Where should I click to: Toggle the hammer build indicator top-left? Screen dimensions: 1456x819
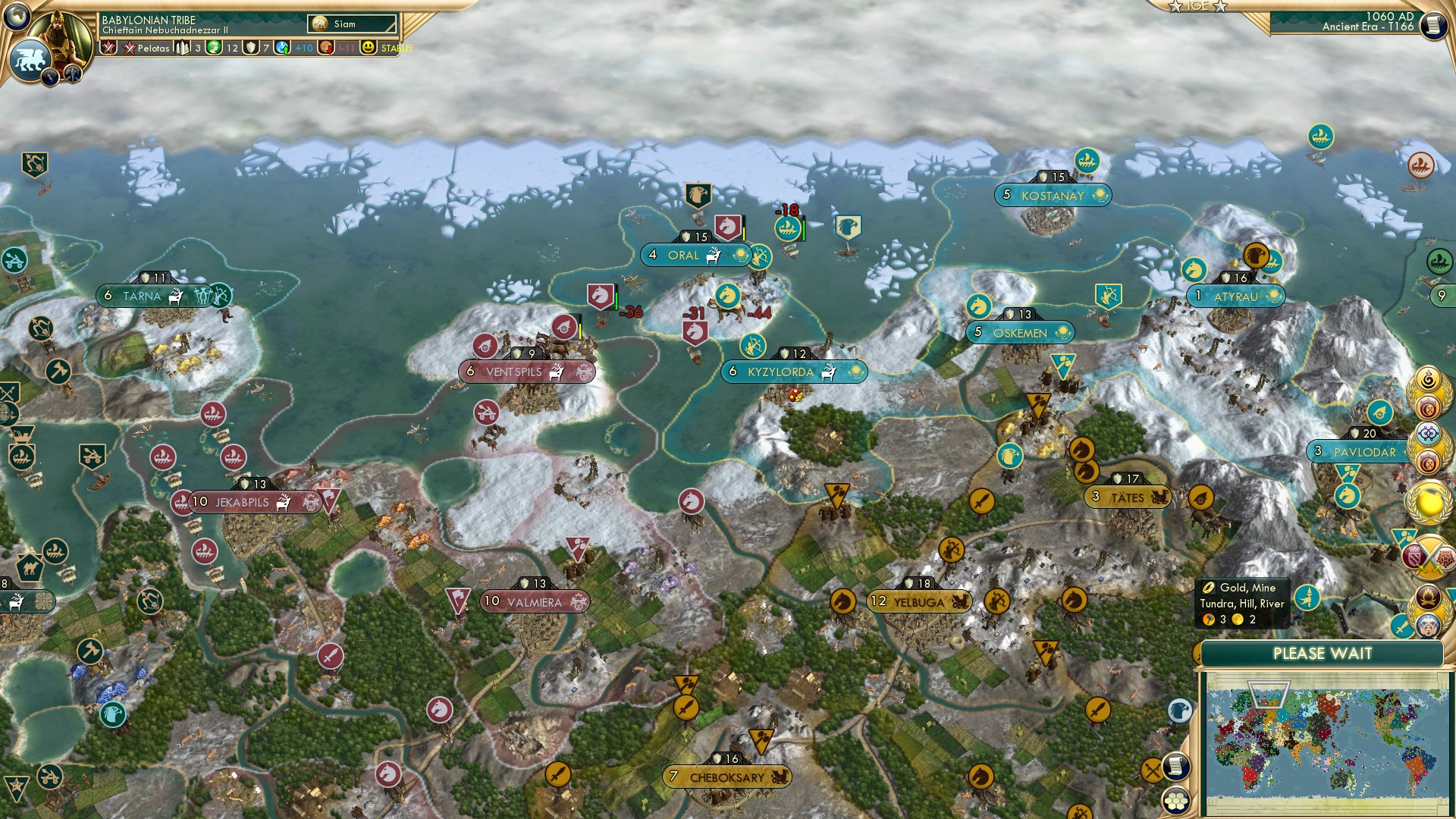point(72,74)
